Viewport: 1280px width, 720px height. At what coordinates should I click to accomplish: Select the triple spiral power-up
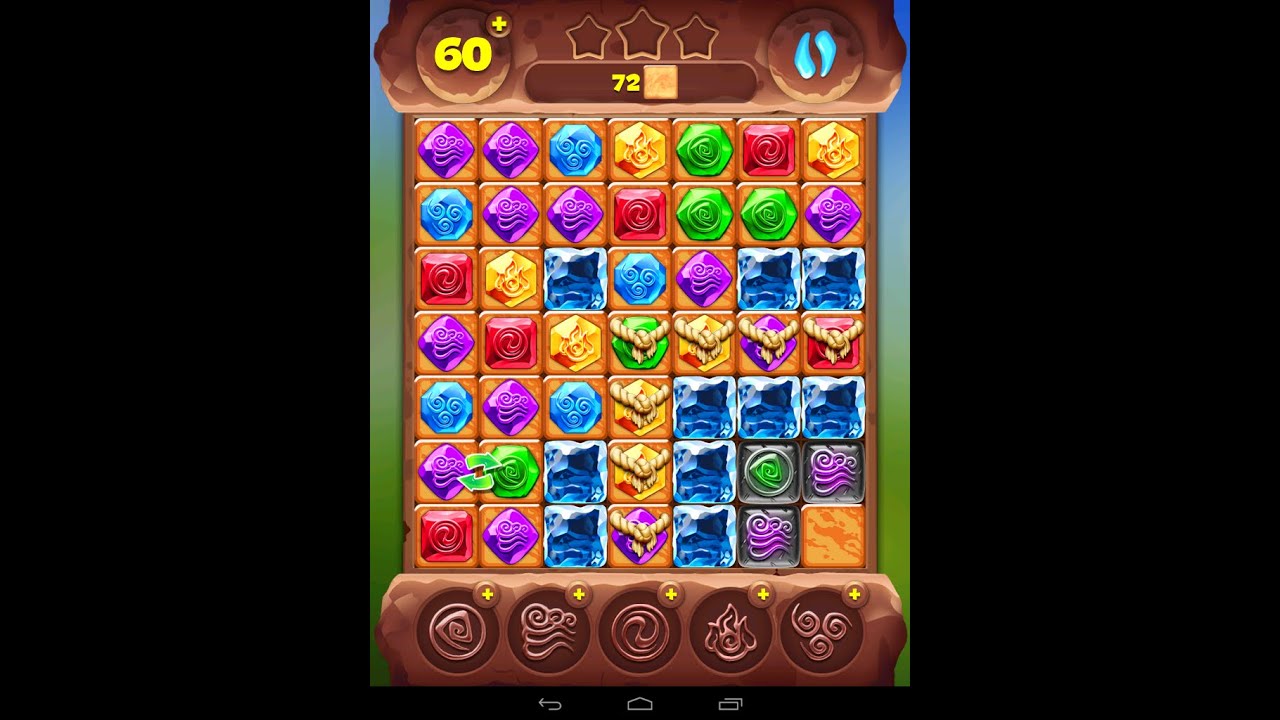point(822,632)
